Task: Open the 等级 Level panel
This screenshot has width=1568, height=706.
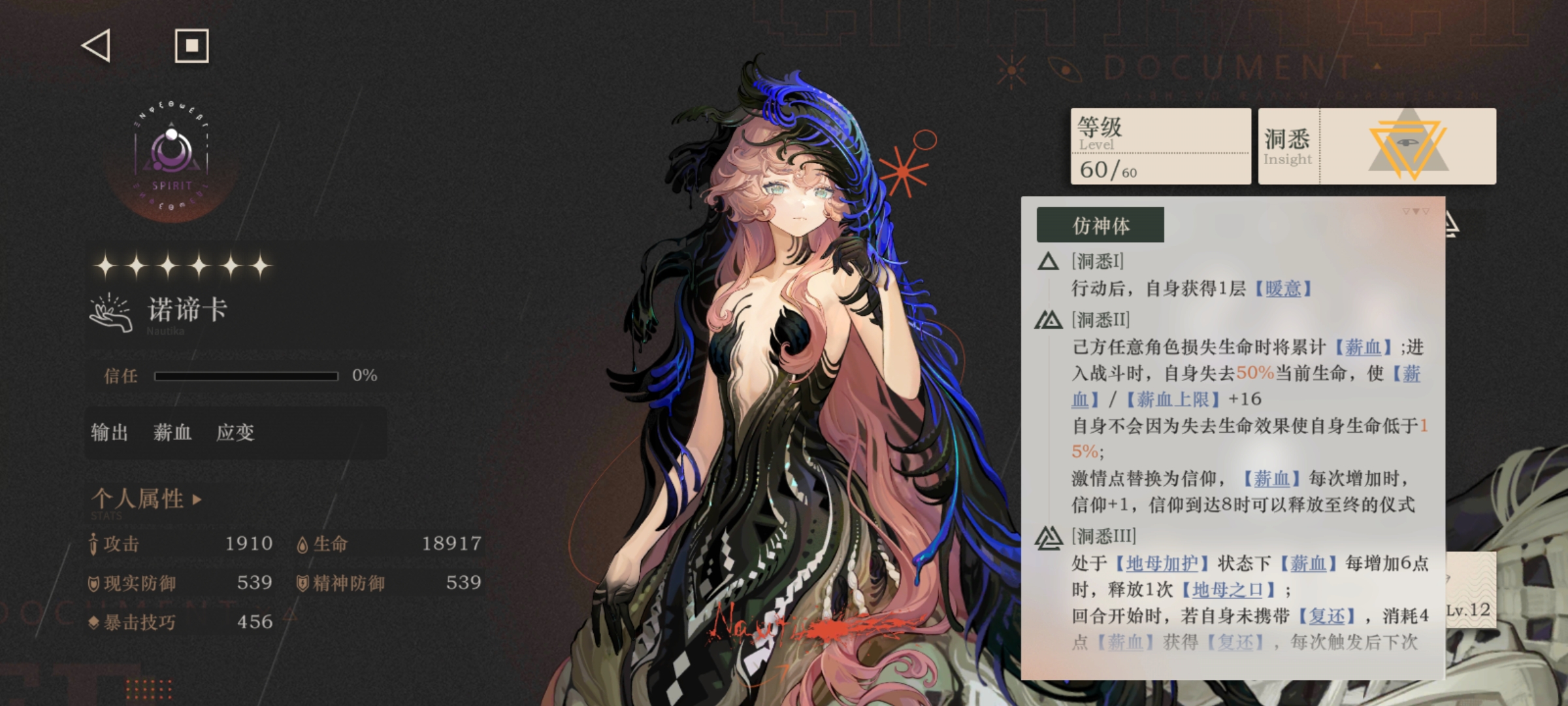Action: pos(1160,146)
